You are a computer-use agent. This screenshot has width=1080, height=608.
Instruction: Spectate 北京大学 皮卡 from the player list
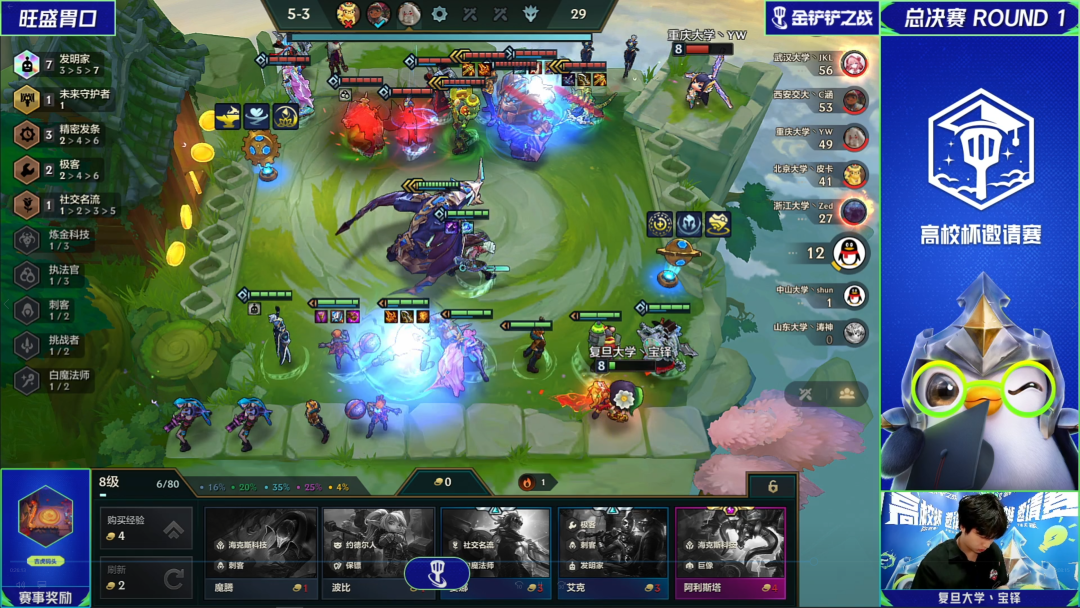point(820,175)
